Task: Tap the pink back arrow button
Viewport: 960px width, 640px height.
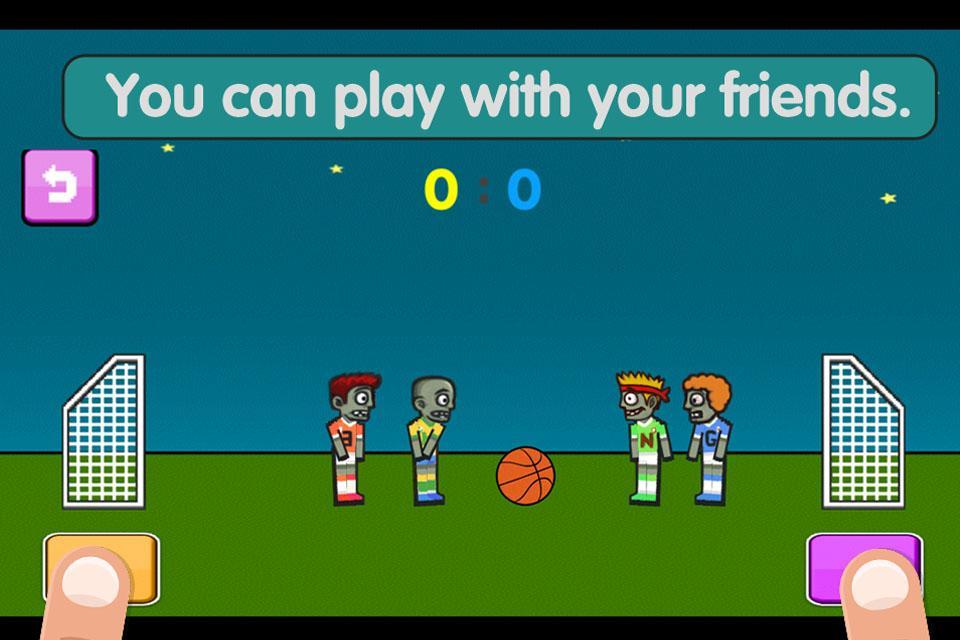Action: click(60, 186)
